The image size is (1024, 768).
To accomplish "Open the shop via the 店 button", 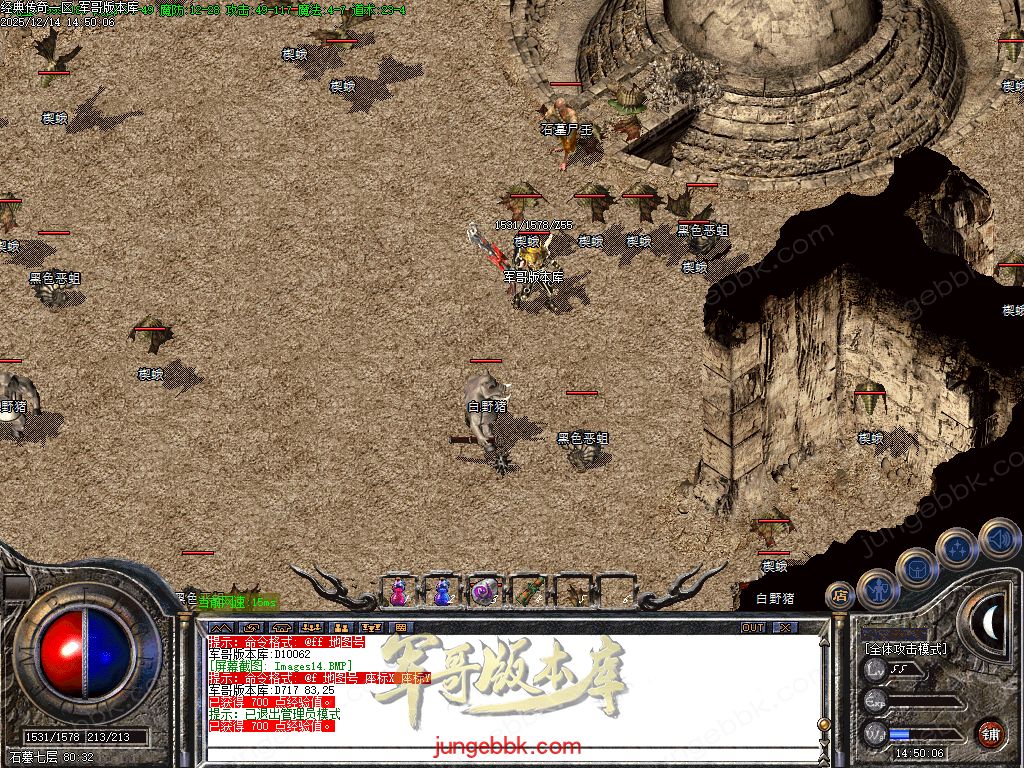I will 840,596.
